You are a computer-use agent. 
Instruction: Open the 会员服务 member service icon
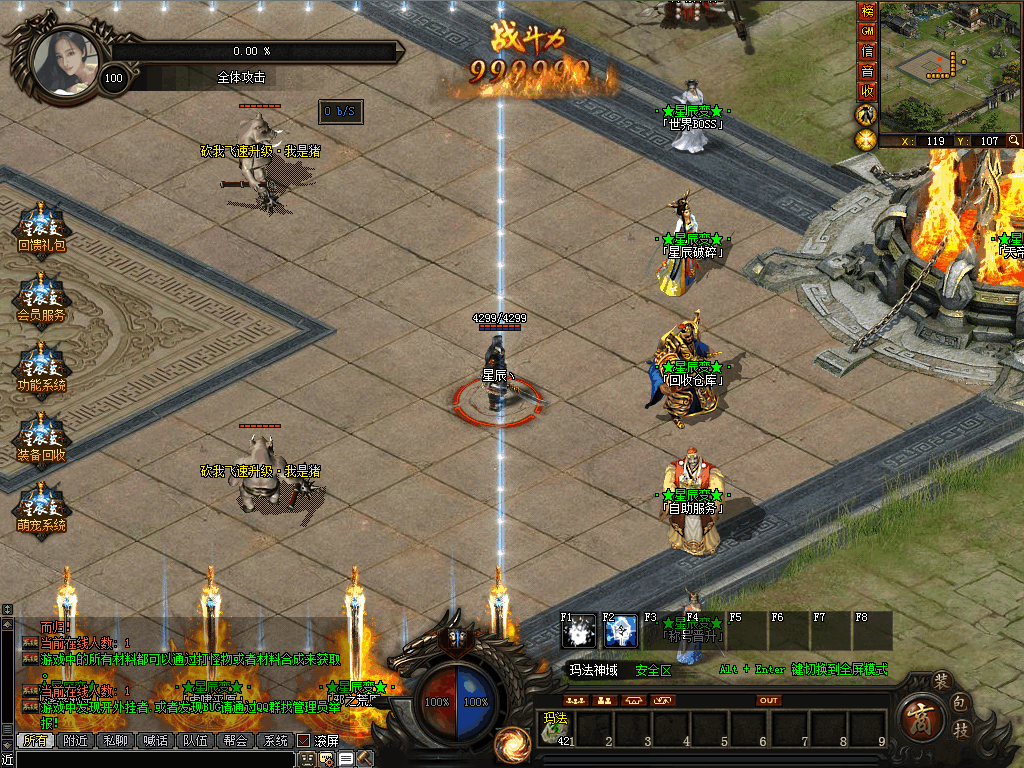41,296
